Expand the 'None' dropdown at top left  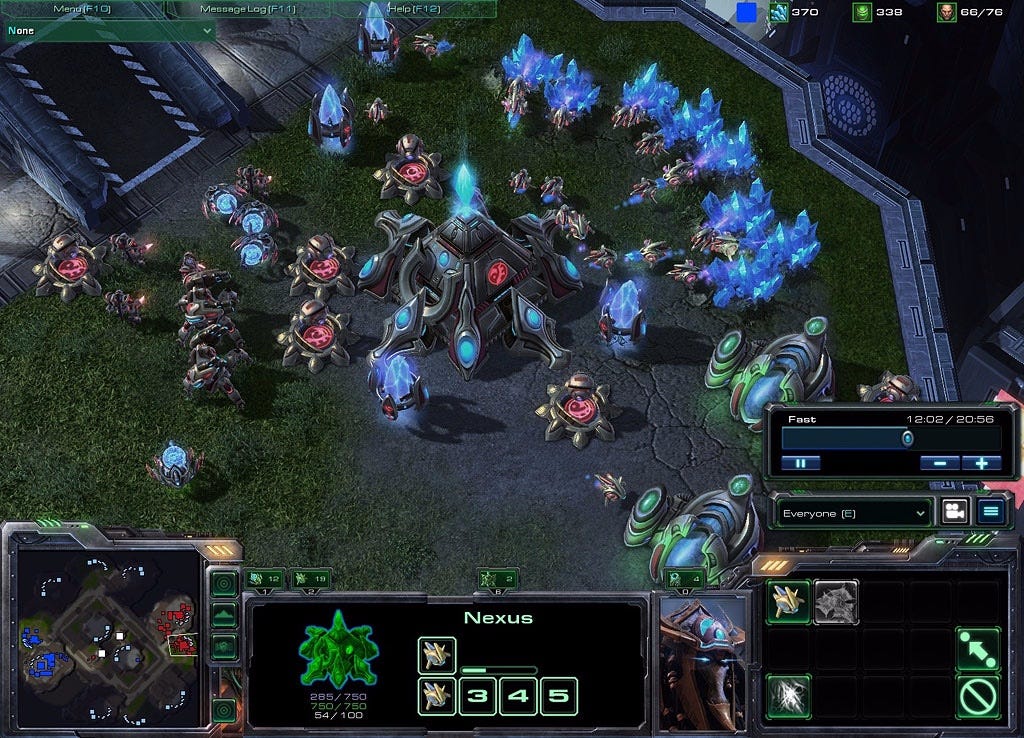tap(109, 31)
